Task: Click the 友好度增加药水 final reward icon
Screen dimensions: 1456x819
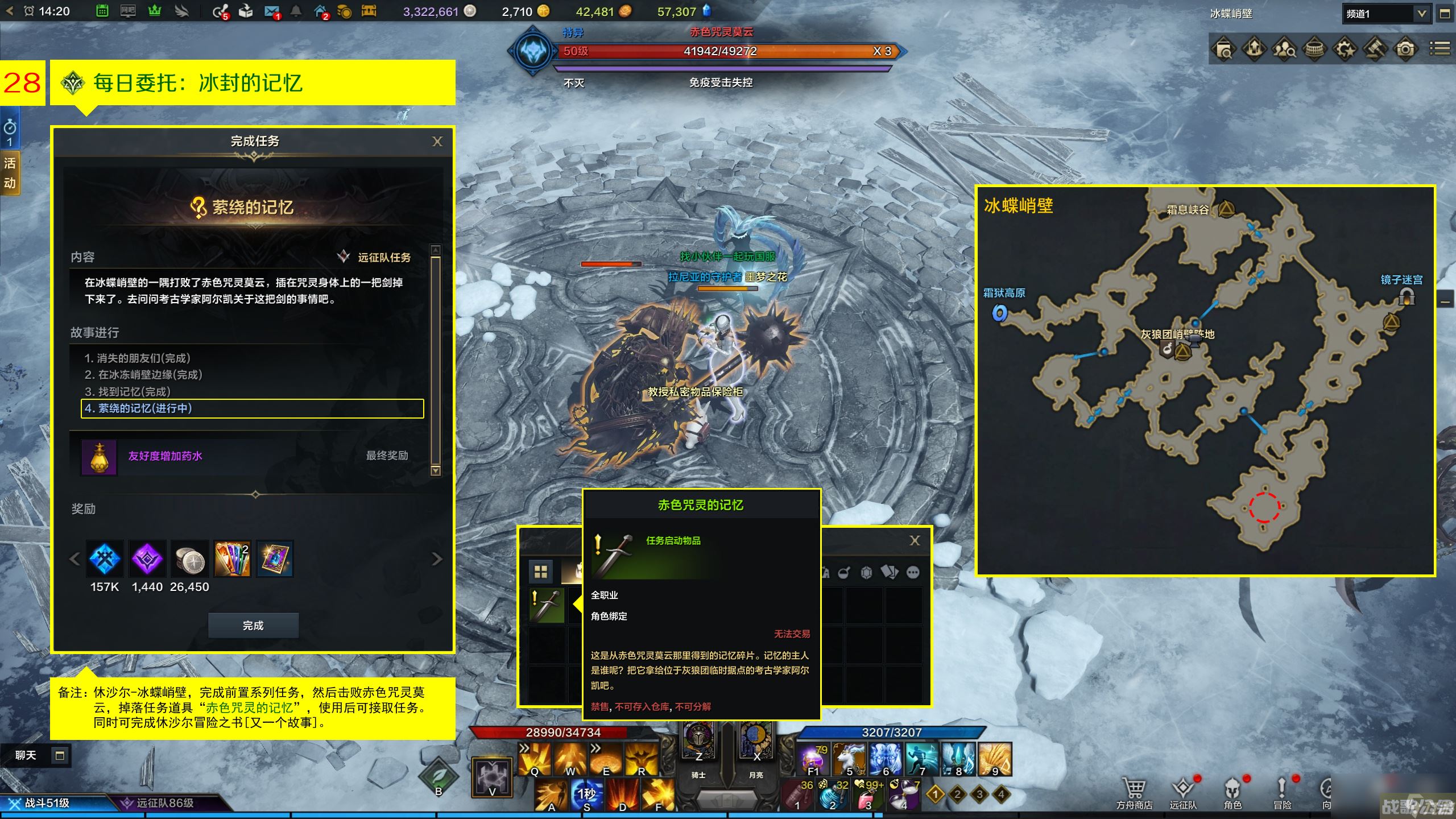Action: click(x=99, y=457)
